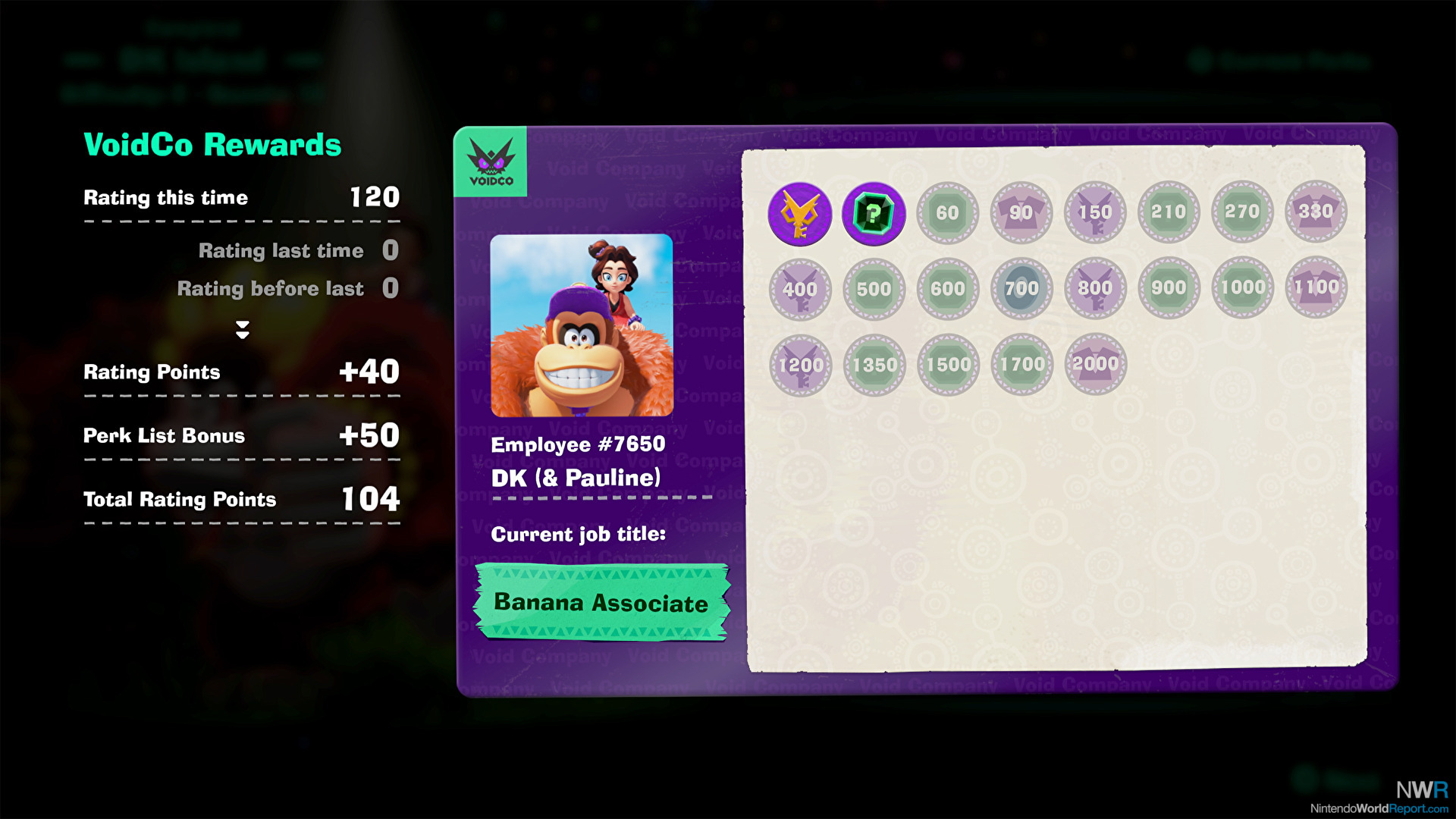Select the 900 rating reward stamp
The width and height of the screenshot is (1456, 819).
[x=1169, y=287]
